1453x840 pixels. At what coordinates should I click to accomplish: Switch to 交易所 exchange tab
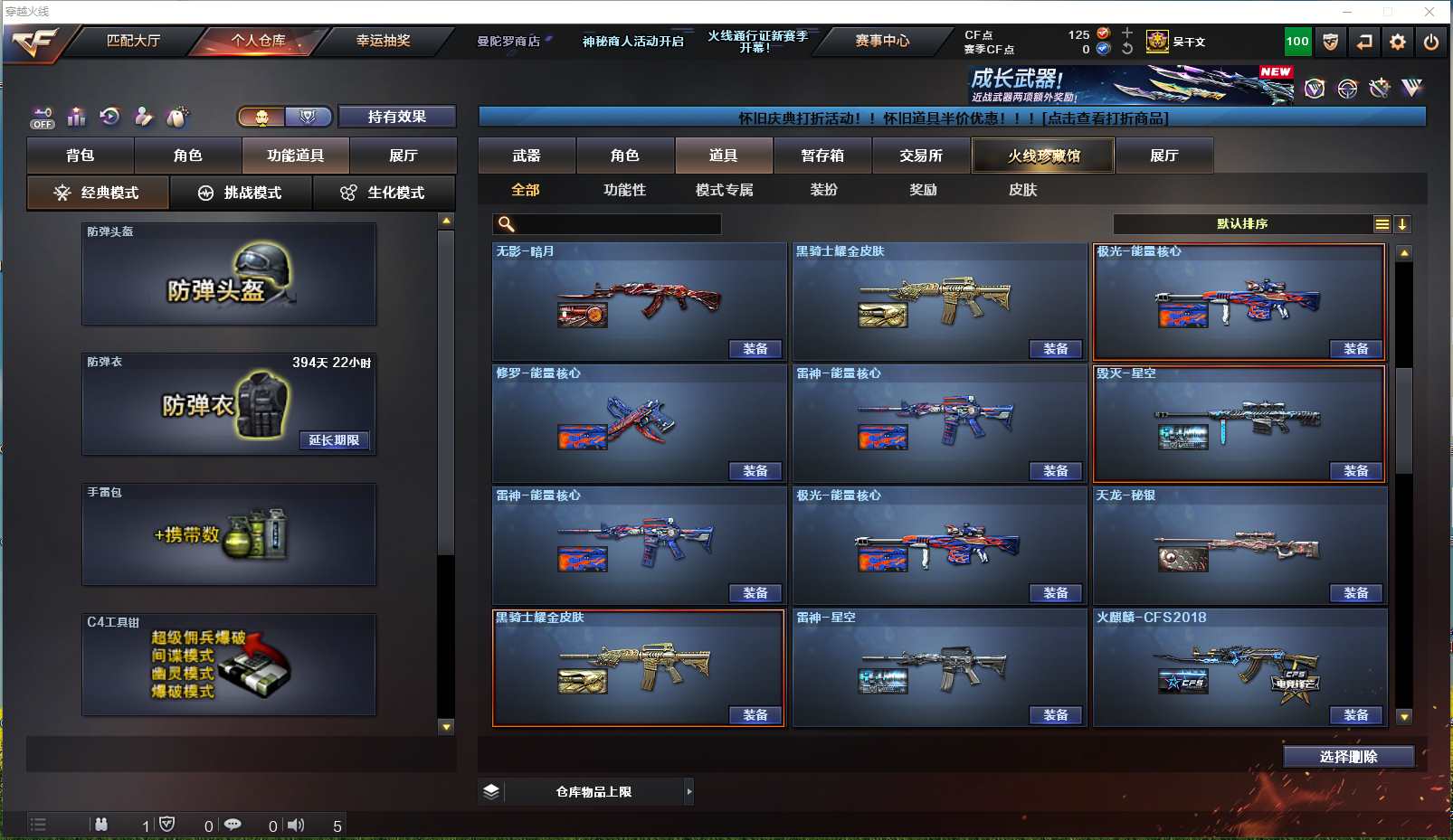click(920, 156)
